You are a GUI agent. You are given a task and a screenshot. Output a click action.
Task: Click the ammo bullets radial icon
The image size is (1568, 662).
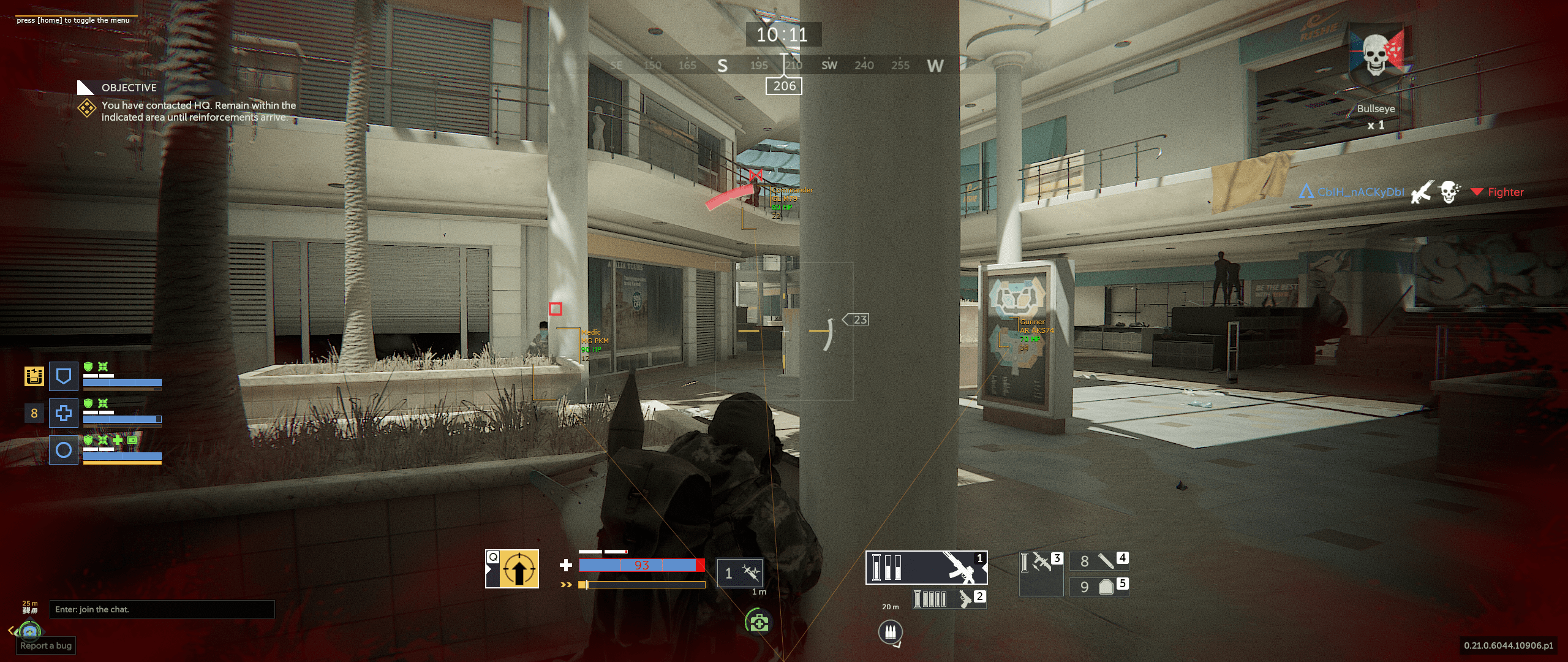pyautogui.click(x=890, y=631)
